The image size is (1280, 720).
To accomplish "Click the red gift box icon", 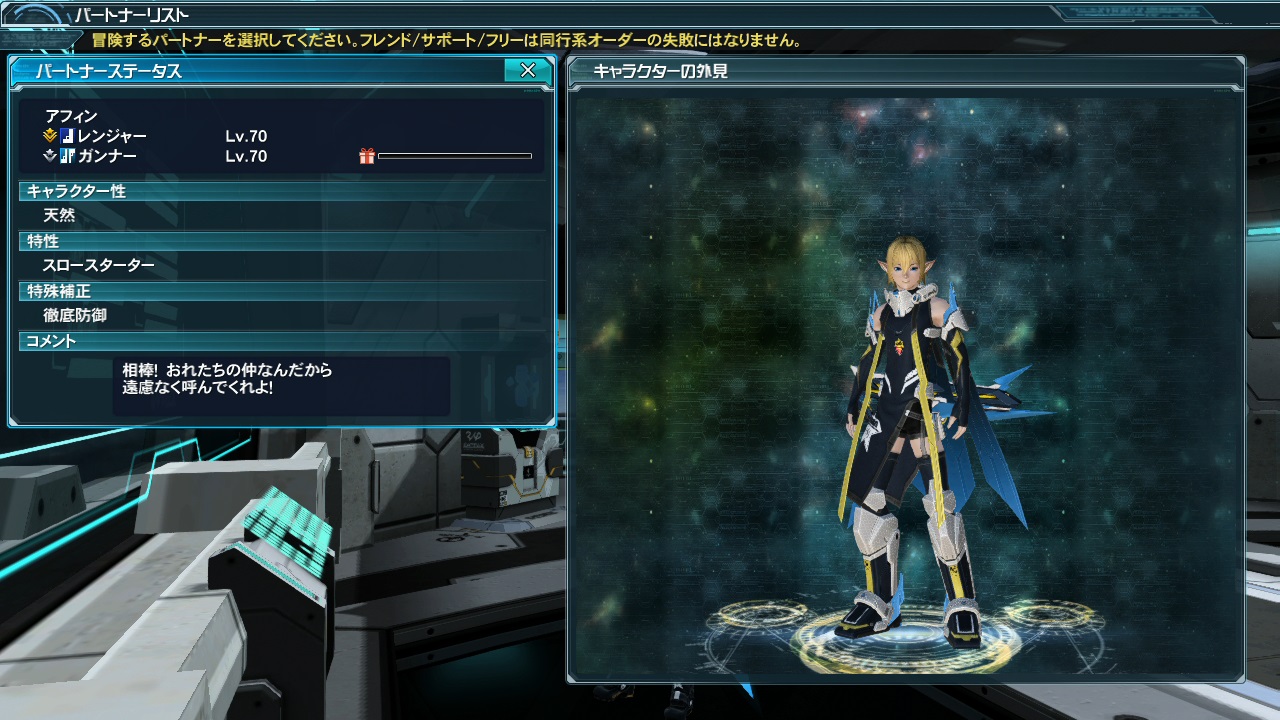I will click(x=367, y=156).
